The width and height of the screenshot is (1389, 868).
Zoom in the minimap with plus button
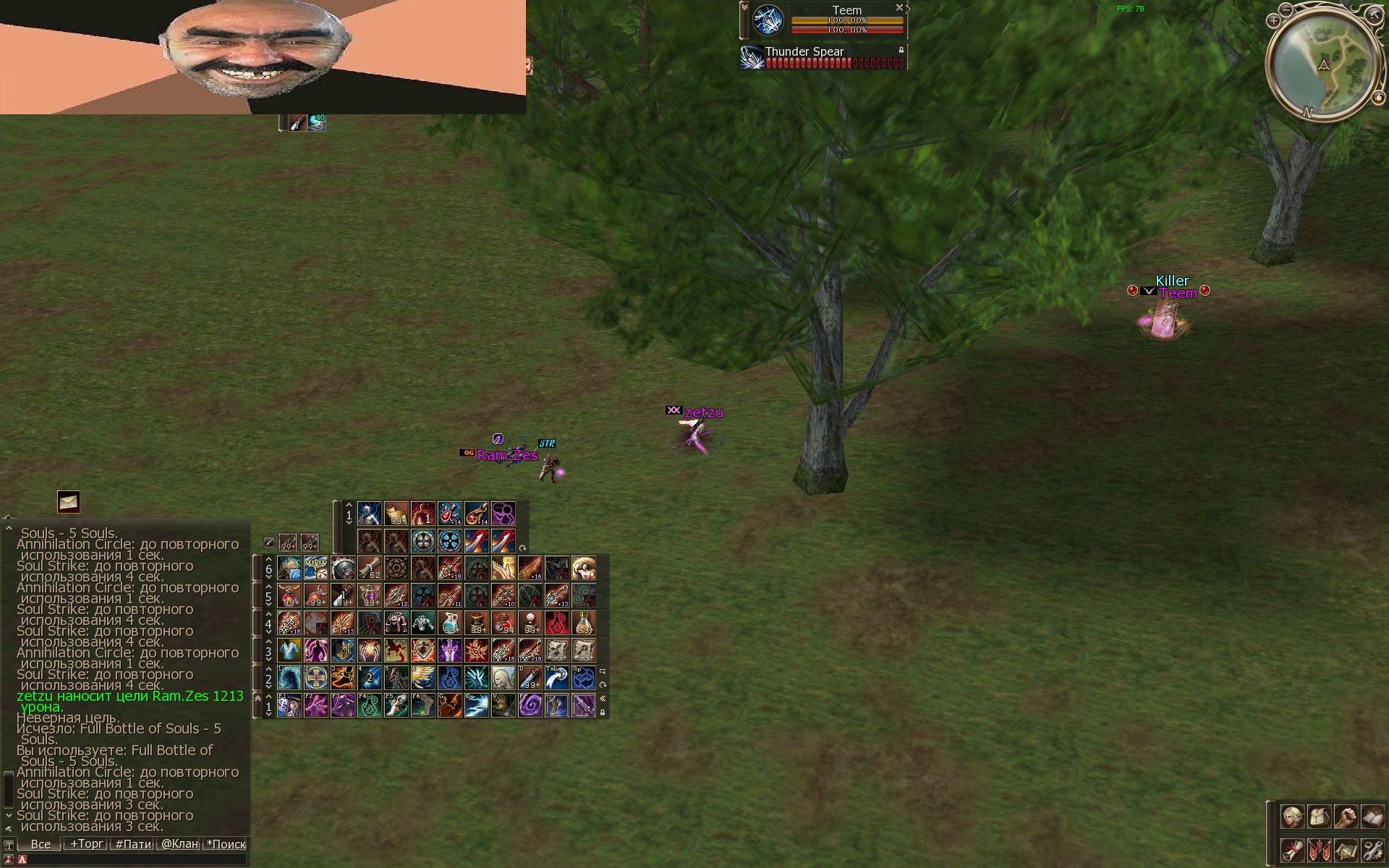(1273, 21)
